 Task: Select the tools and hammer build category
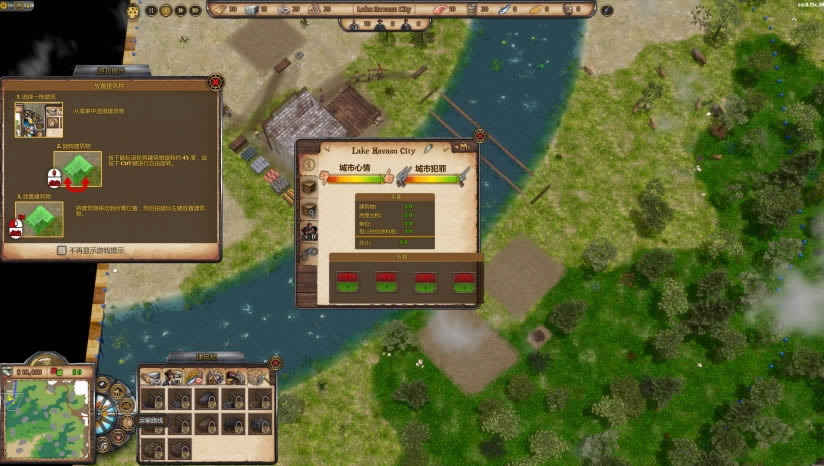(x=212, y=377)
